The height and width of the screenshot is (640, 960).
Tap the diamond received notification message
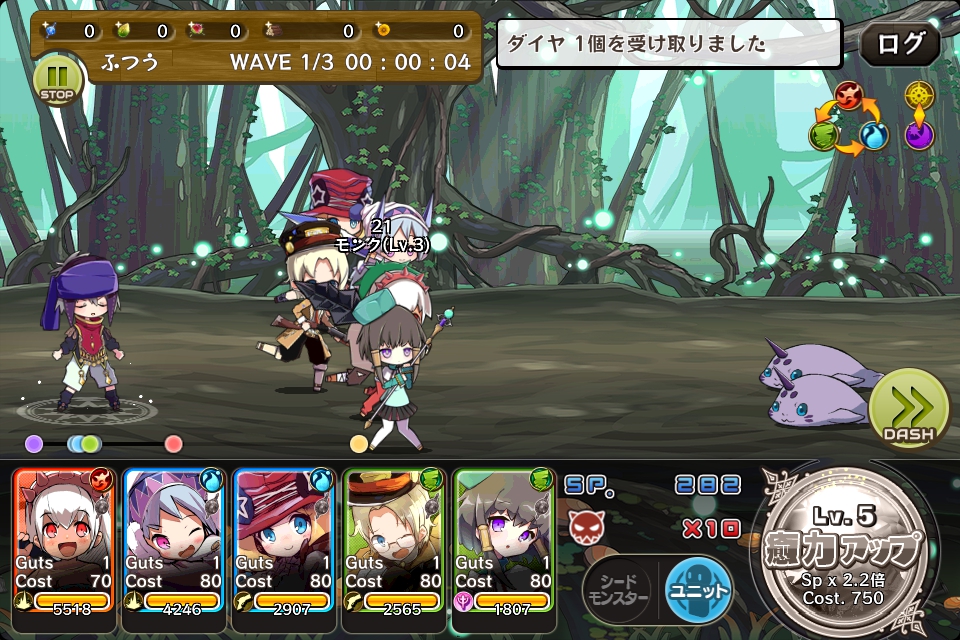(670, 44)
